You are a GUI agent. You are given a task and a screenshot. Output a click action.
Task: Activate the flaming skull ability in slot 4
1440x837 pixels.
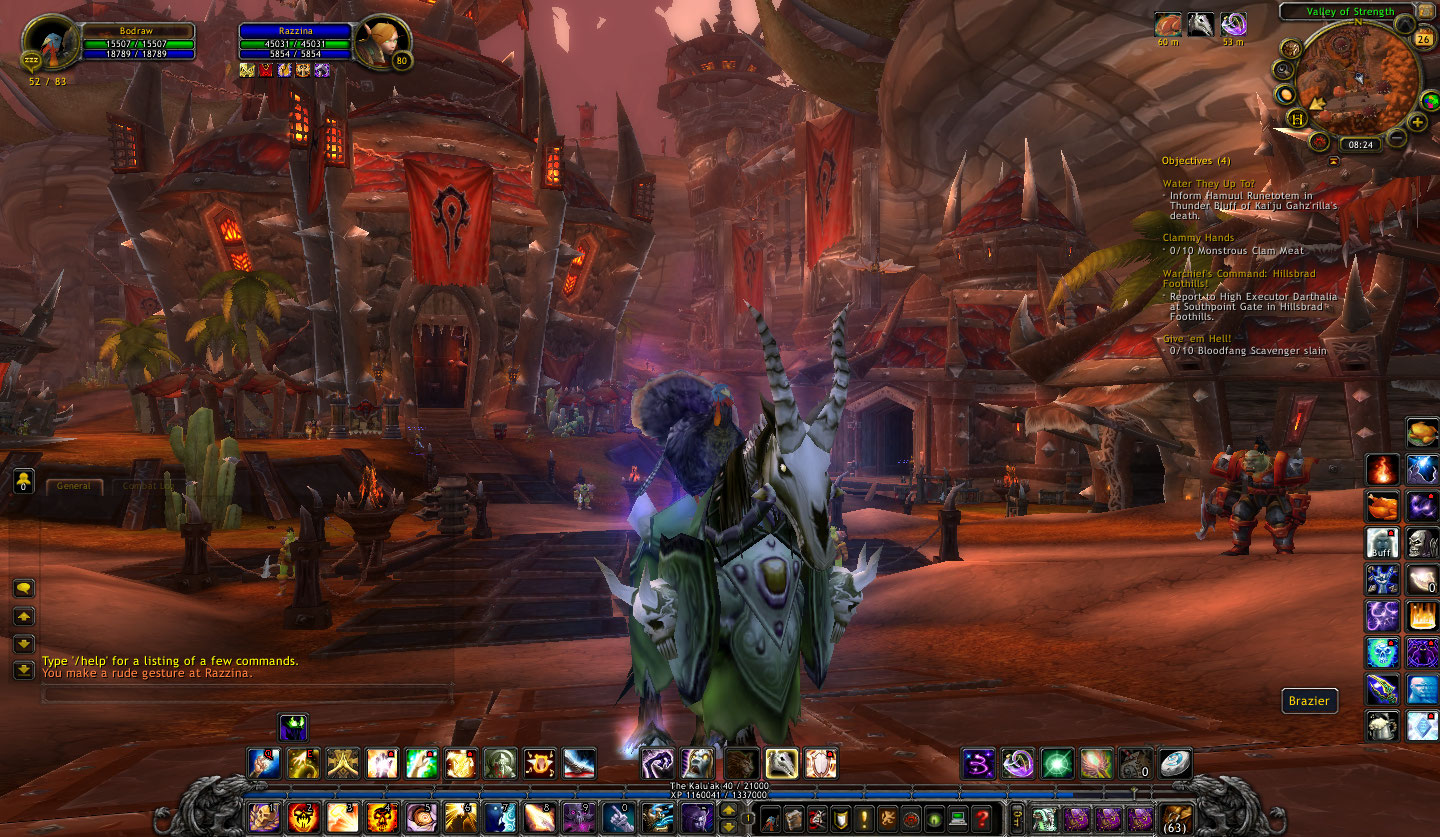tap(380, 816)
